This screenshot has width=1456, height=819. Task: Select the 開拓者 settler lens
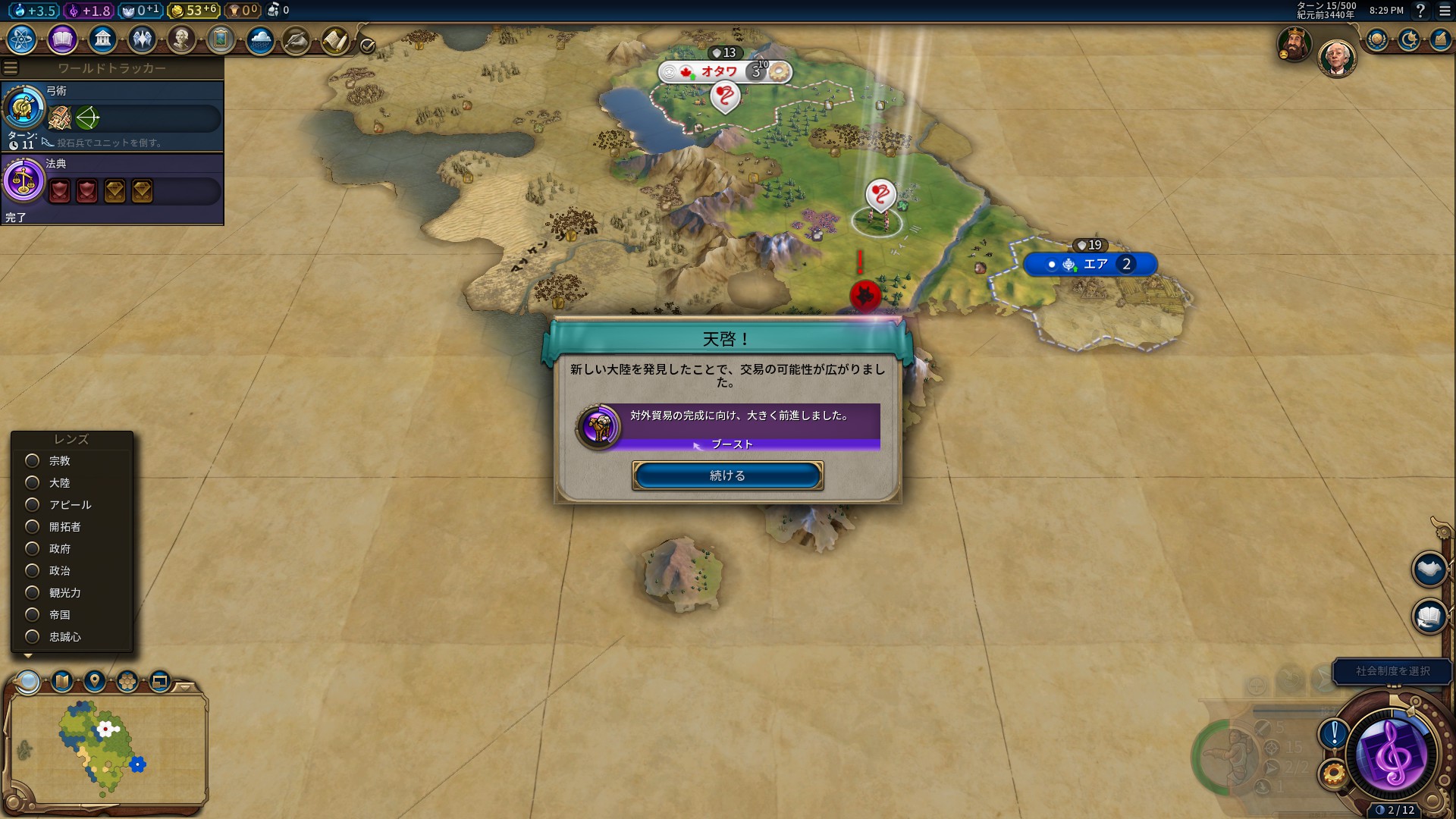[33, 526]
